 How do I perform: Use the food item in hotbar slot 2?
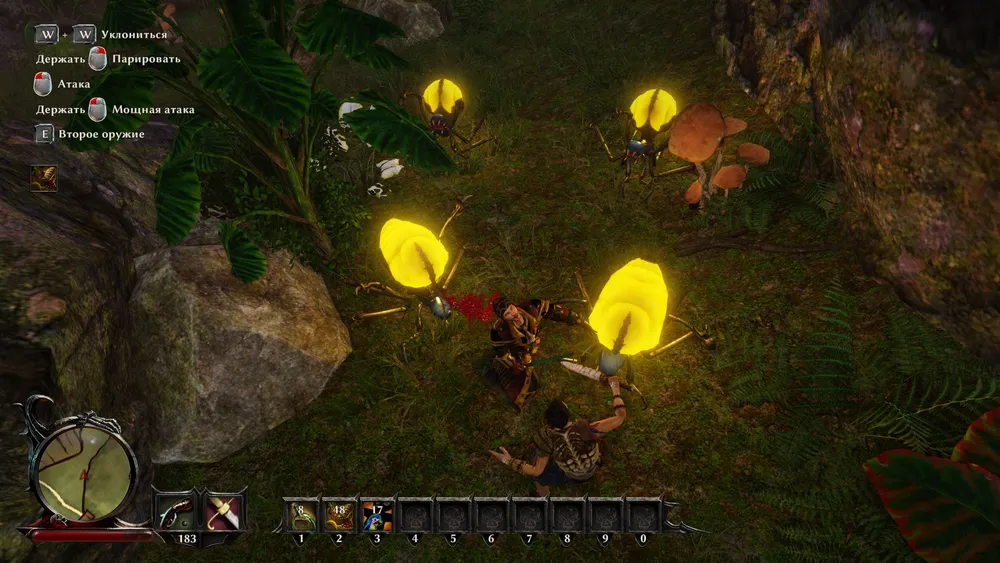[338, 514]
